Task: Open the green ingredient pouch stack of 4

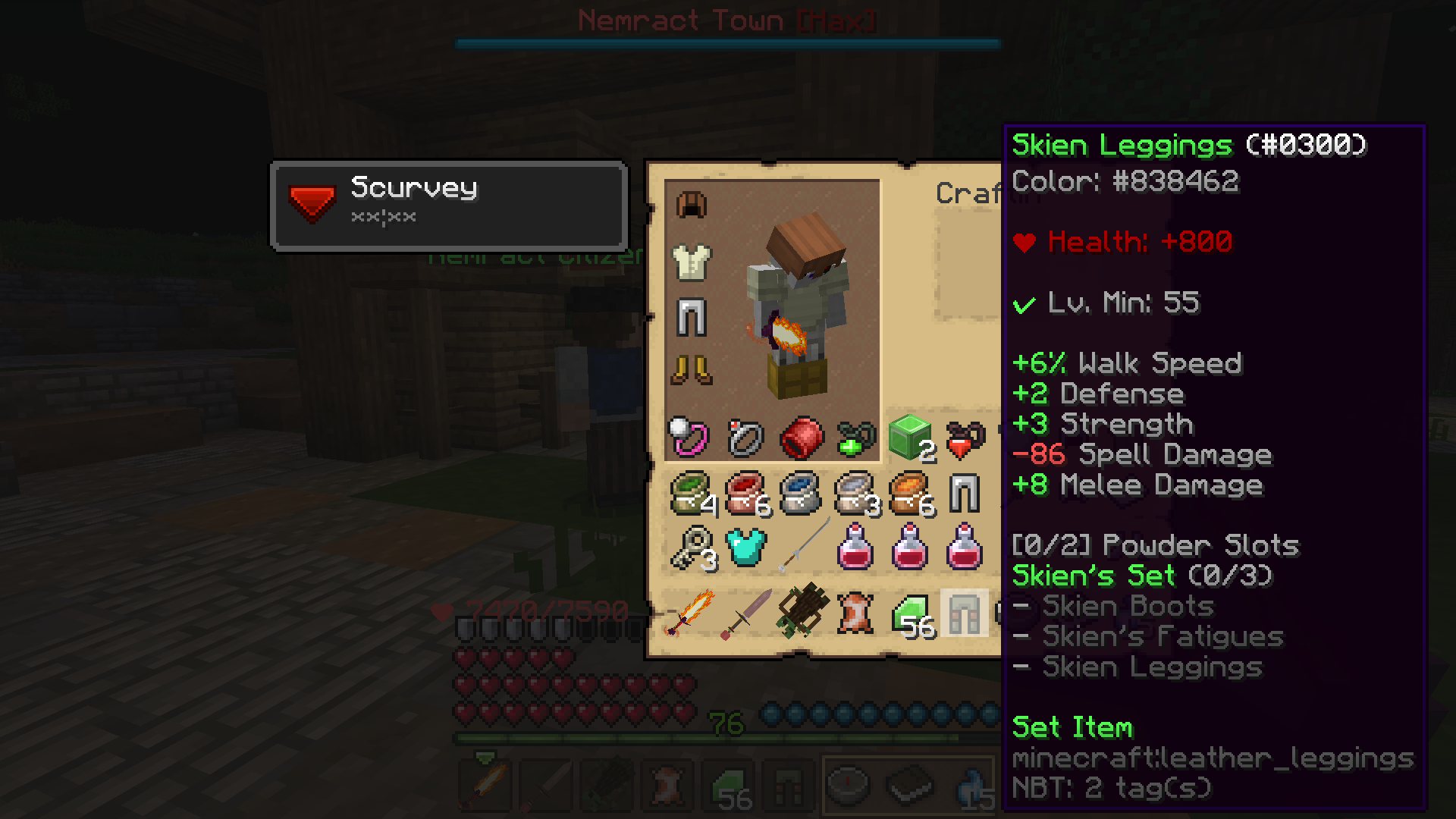Action: 692,494
